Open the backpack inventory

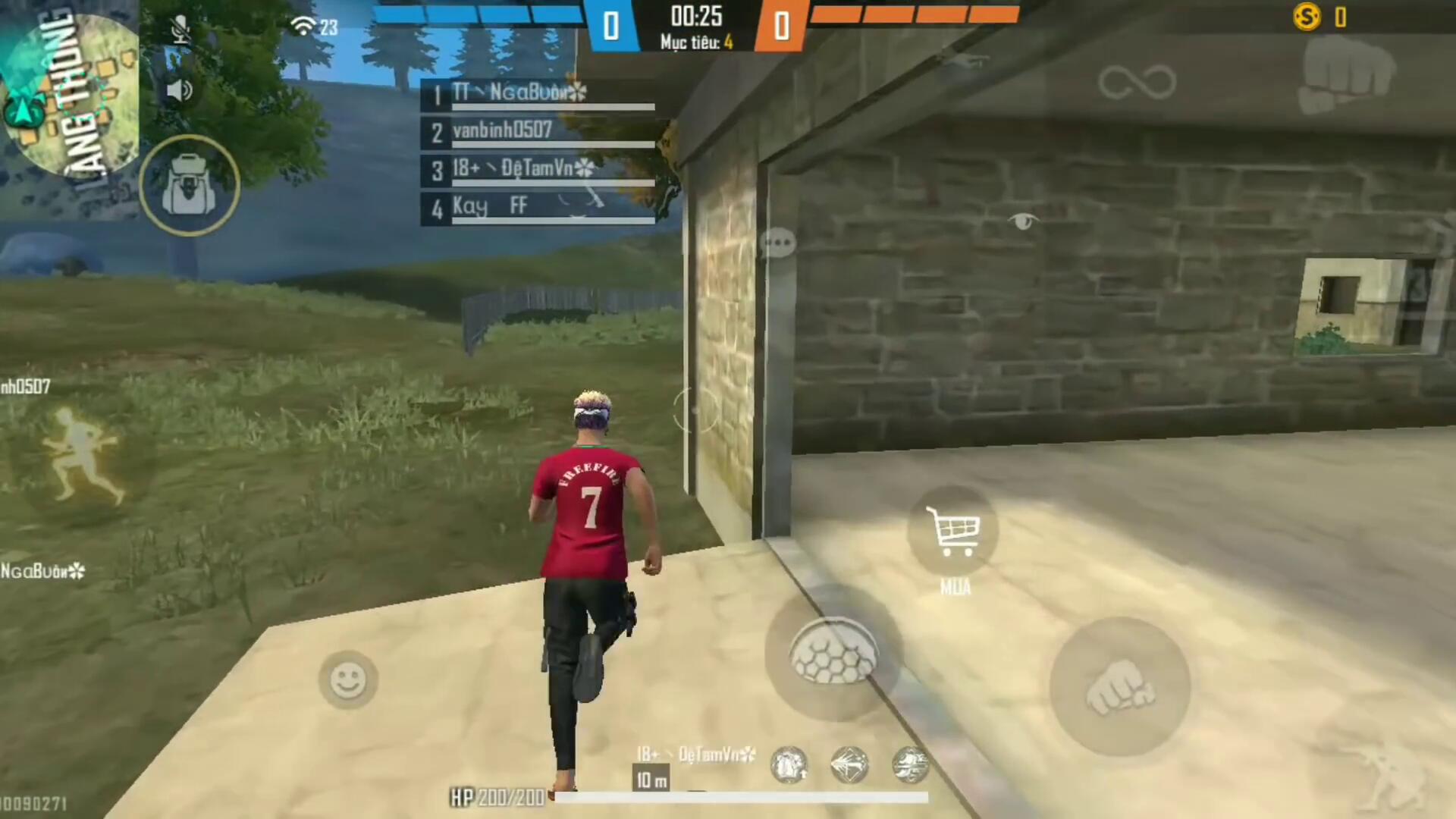[189, 185]
